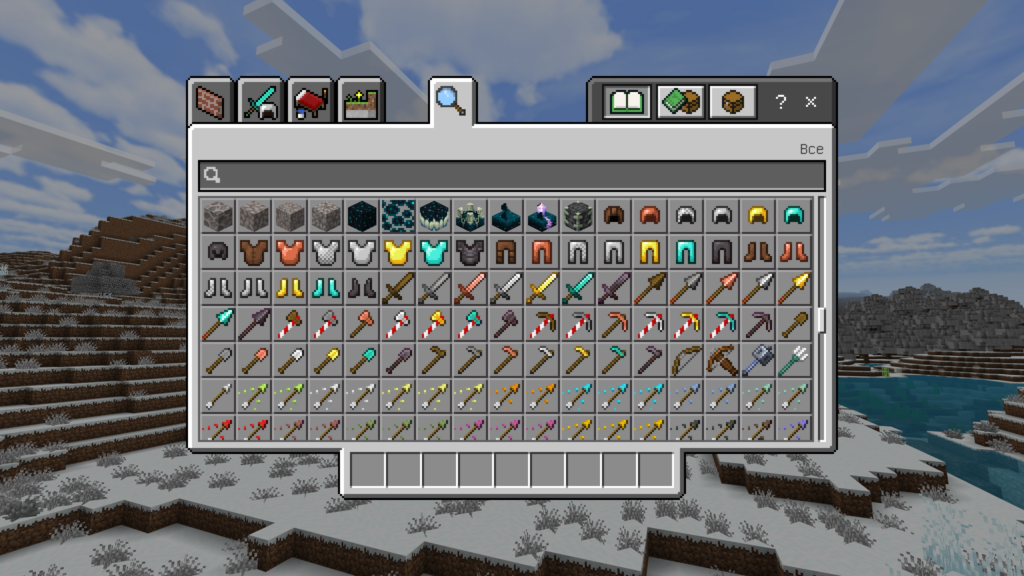This screenshot has width=1024, height=576.
Task: Click the item list scrollbar handle
Action: [822, 320]
